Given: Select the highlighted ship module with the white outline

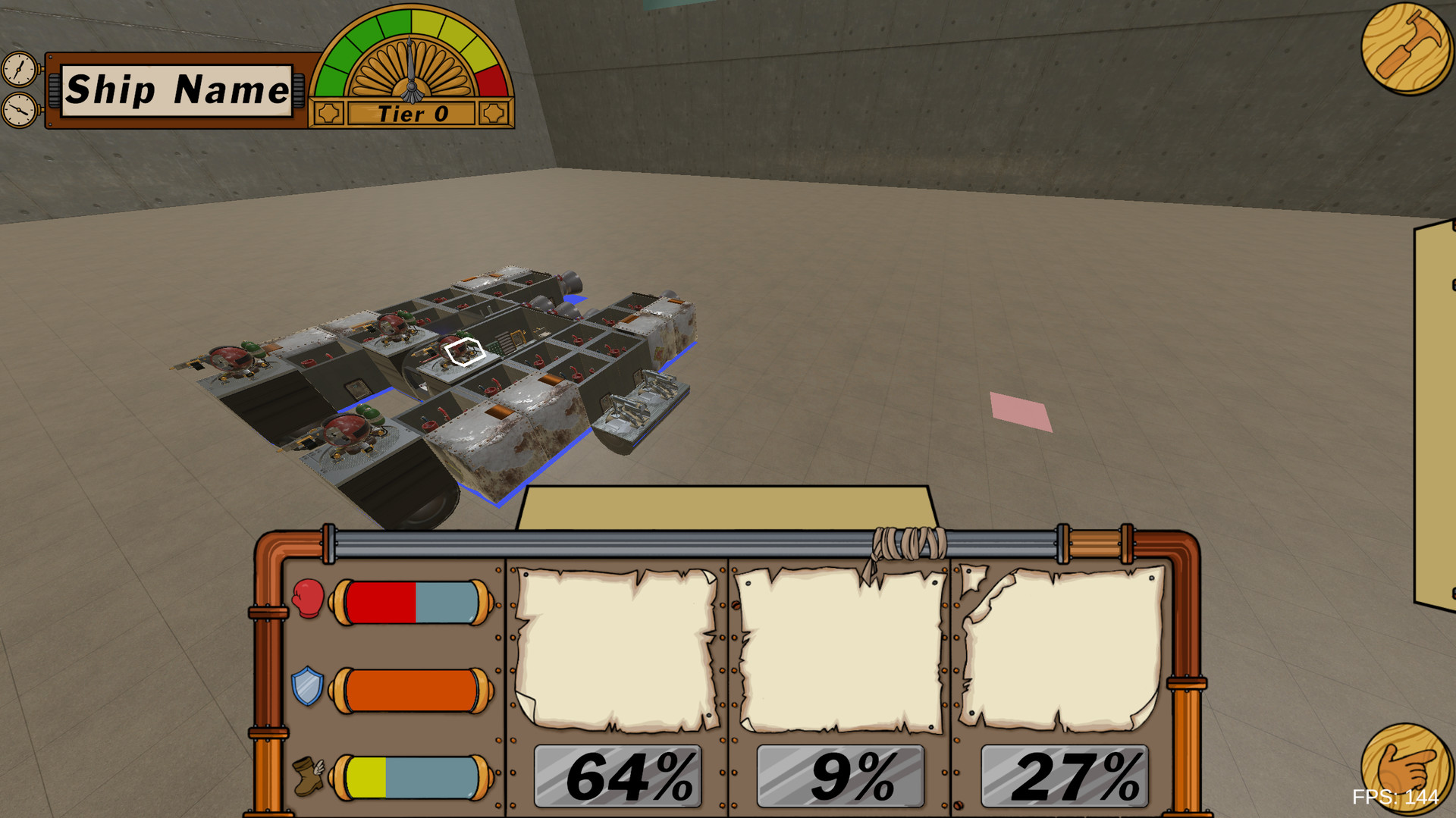Looking at the screenshot, I should [x=463, y=350].
